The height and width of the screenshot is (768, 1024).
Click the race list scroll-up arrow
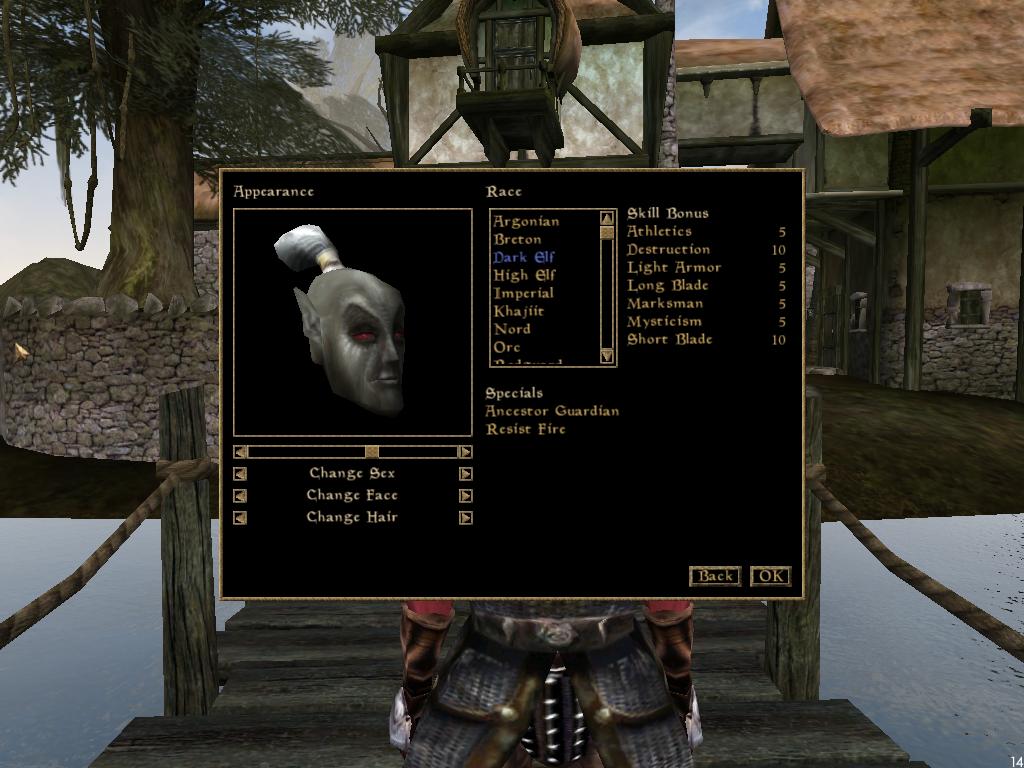pos(607,218)
